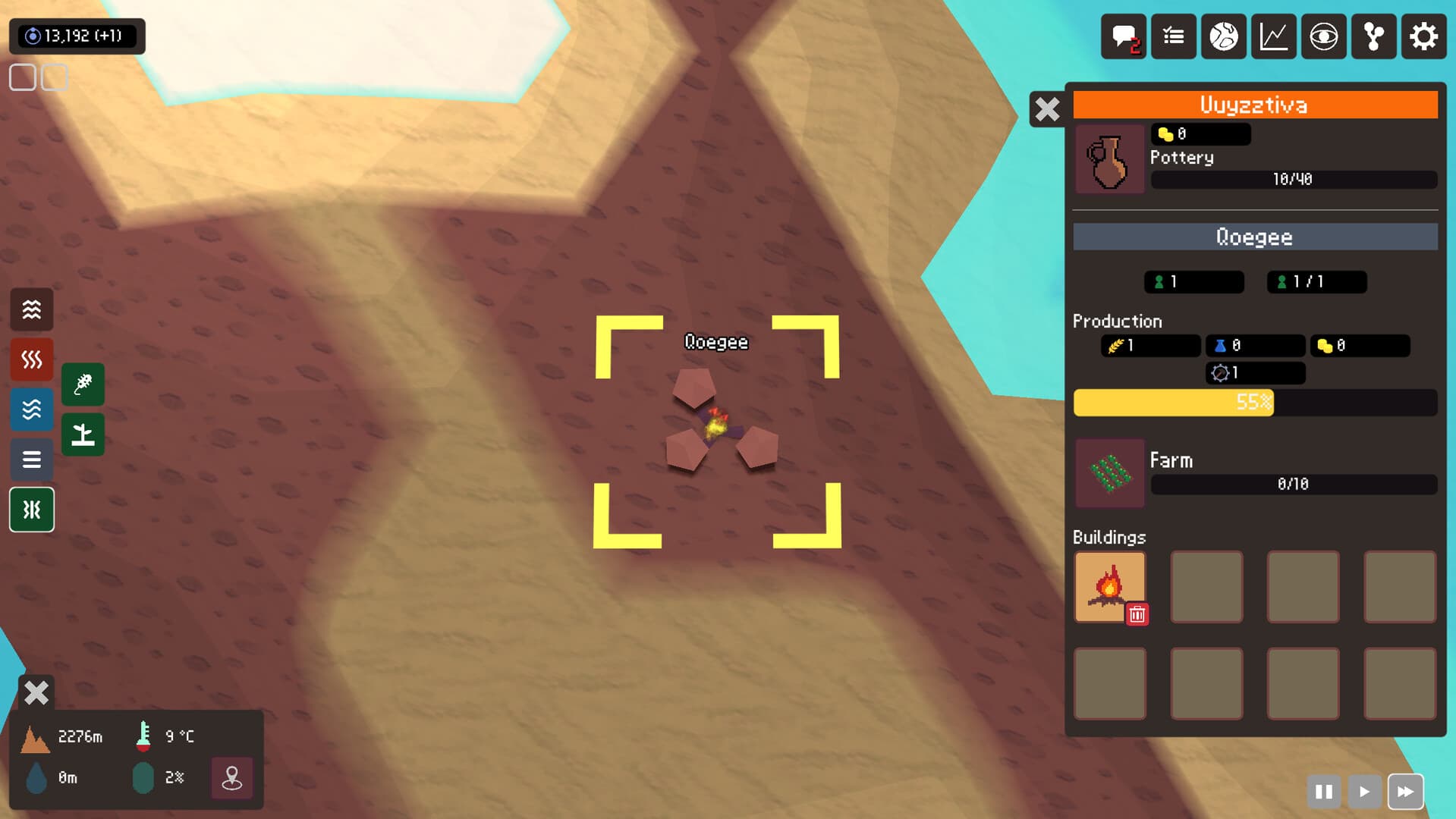Open the layers list menu

(x=31, y=460)
